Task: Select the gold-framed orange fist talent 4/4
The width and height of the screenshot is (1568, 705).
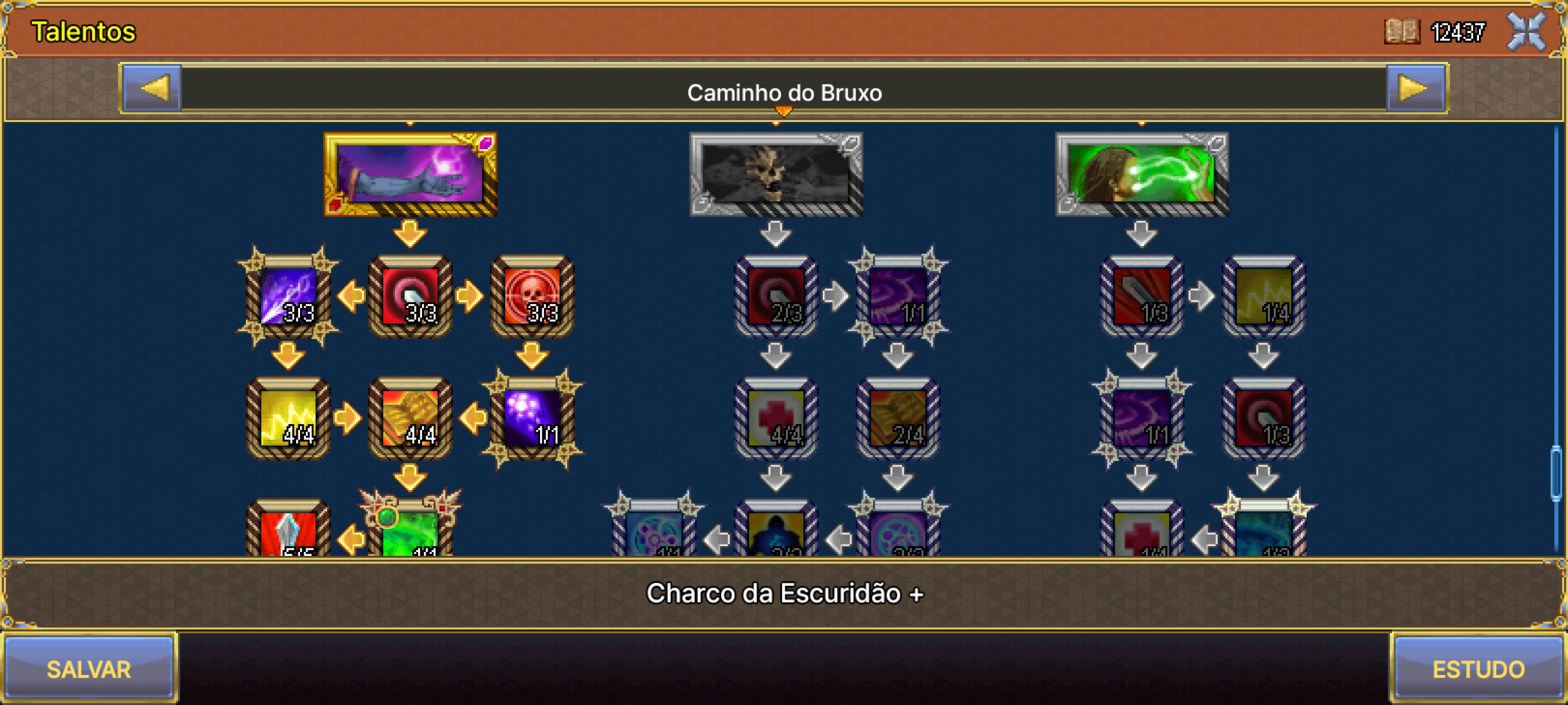Action: [x=411, y=418]
